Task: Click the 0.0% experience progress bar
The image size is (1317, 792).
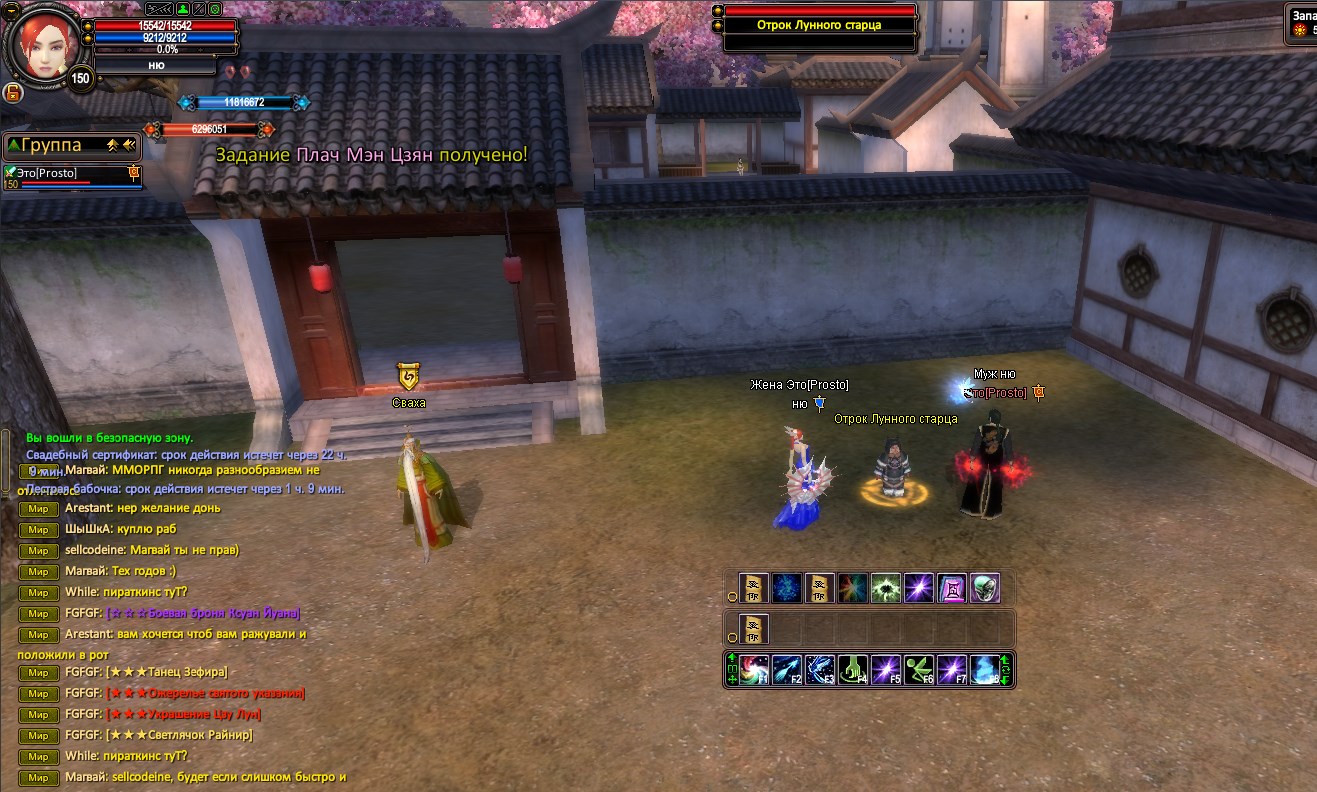Action: [x=165, y=46]
